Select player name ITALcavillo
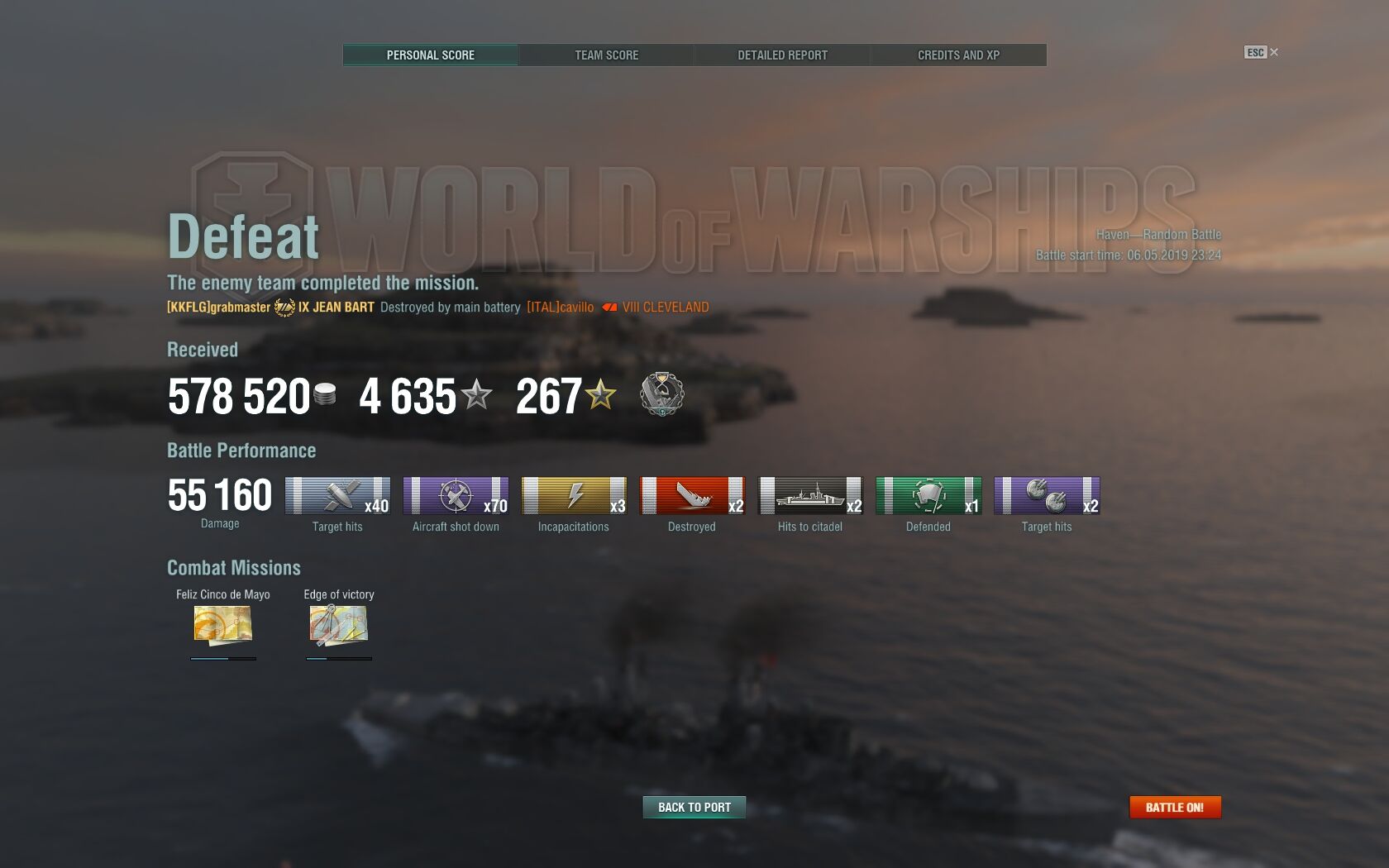This screenshot has height=868, width=1389. pyautogui.click(x=560, y=308)
